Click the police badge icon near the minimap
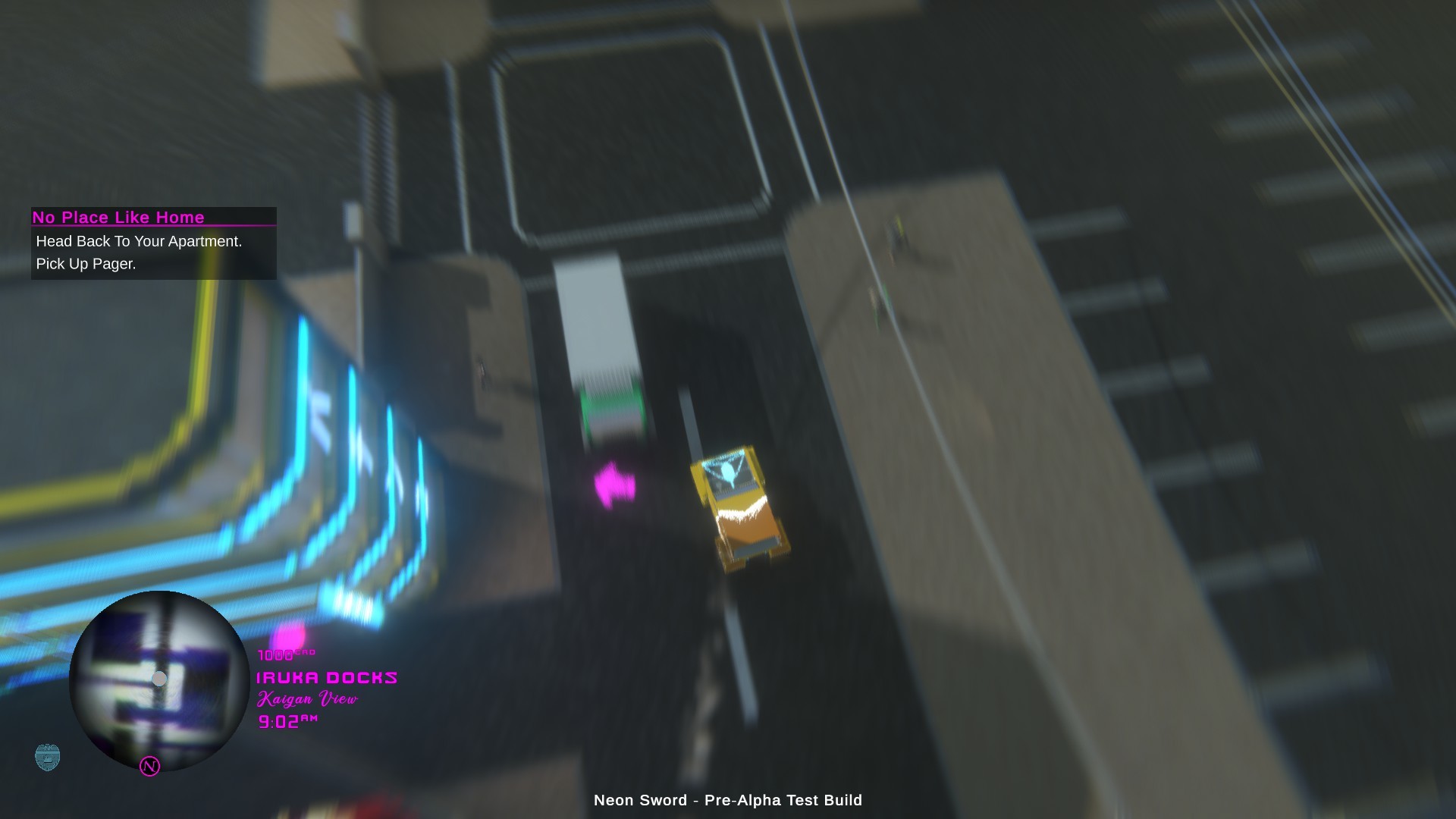1456x819 pixels. point(48,756)
